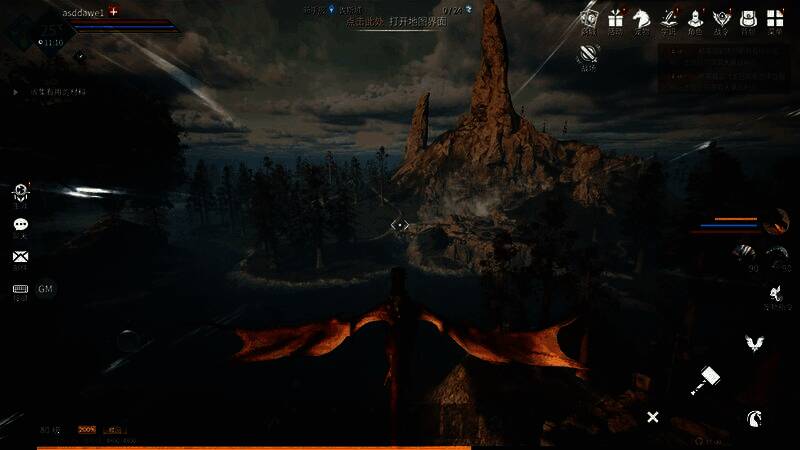The width and height of the screenshot is (800, 450).
Task: Open the chat speech bubble
Action: [20, 225]
